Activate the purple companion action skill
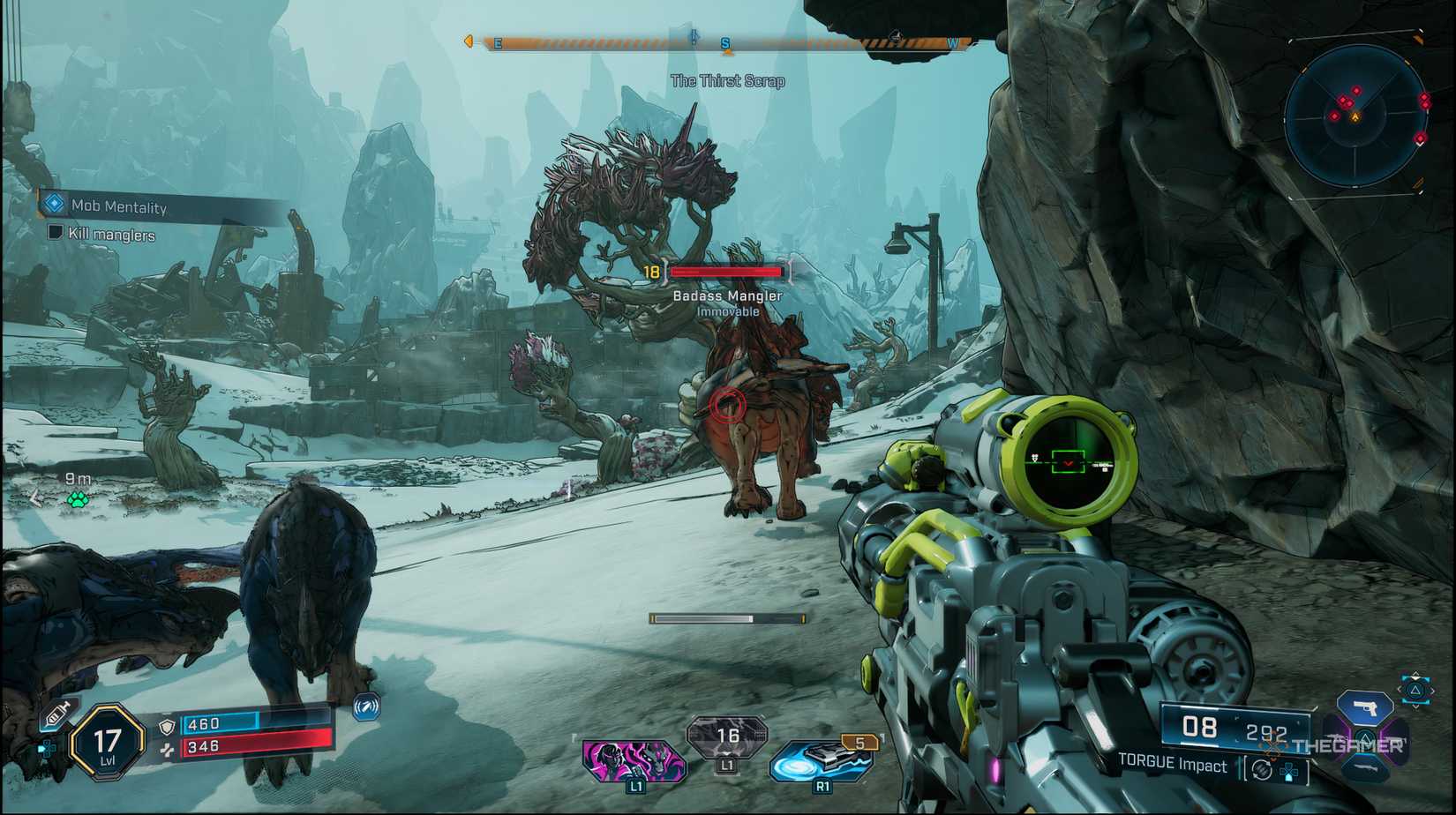This screenshot has height=815, width=1456. click(x=634, y=759)
